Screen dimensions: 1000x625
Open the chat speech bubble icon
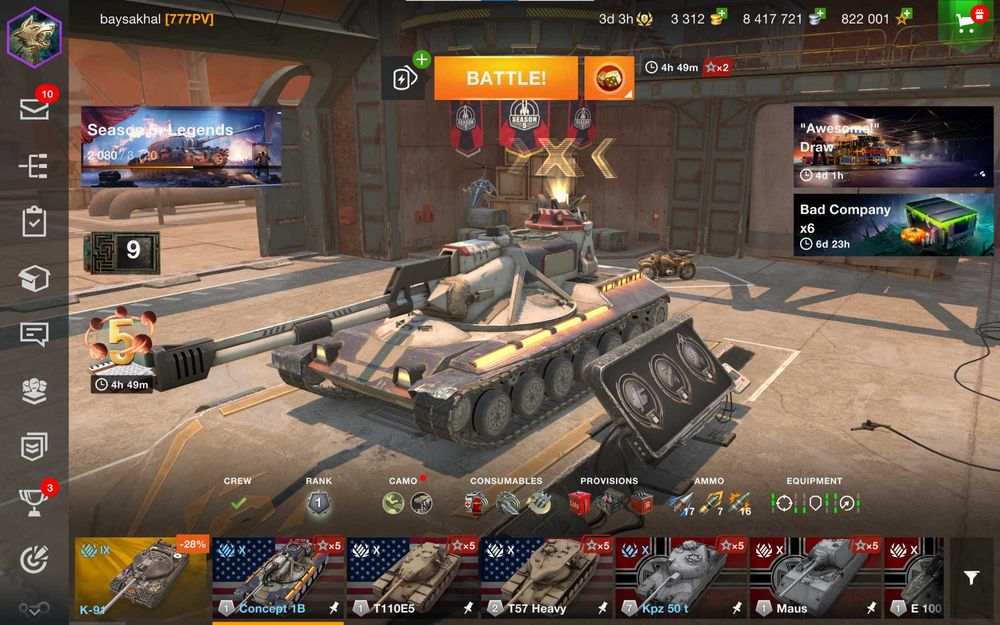(34, 334)
